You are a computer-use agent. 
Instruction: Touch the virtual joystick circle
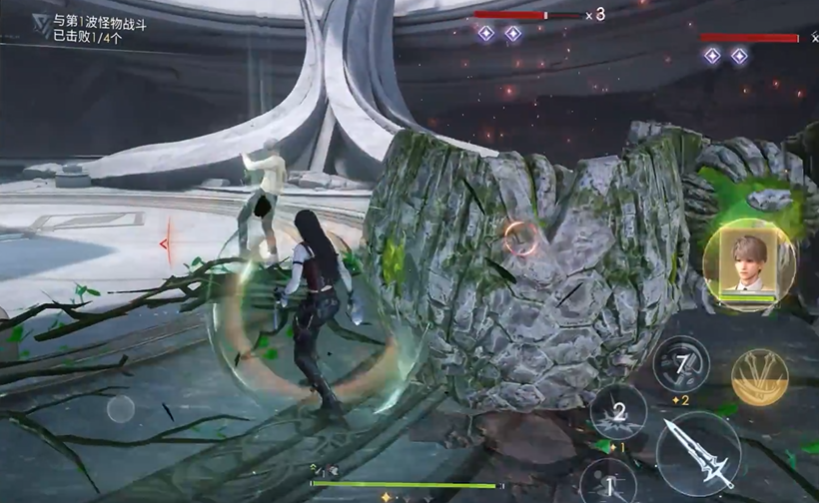pyautogui.click(x=121, y=408)
